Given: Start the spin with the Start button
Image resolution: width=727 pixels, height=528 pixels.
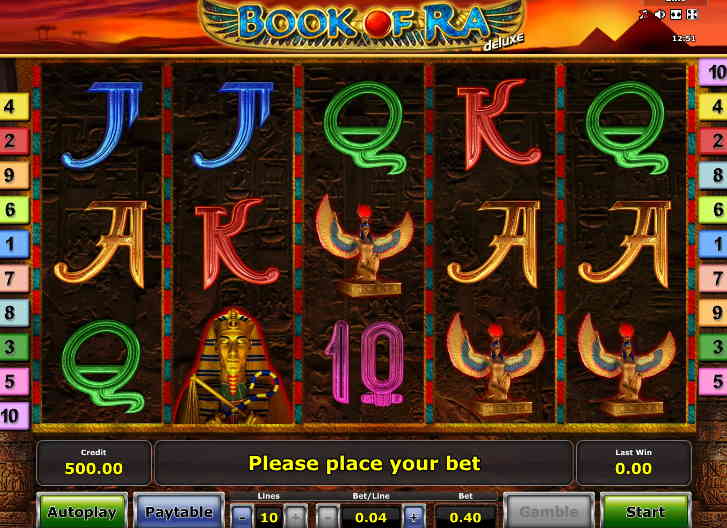Looking at the screenshot, I should 645,512.
